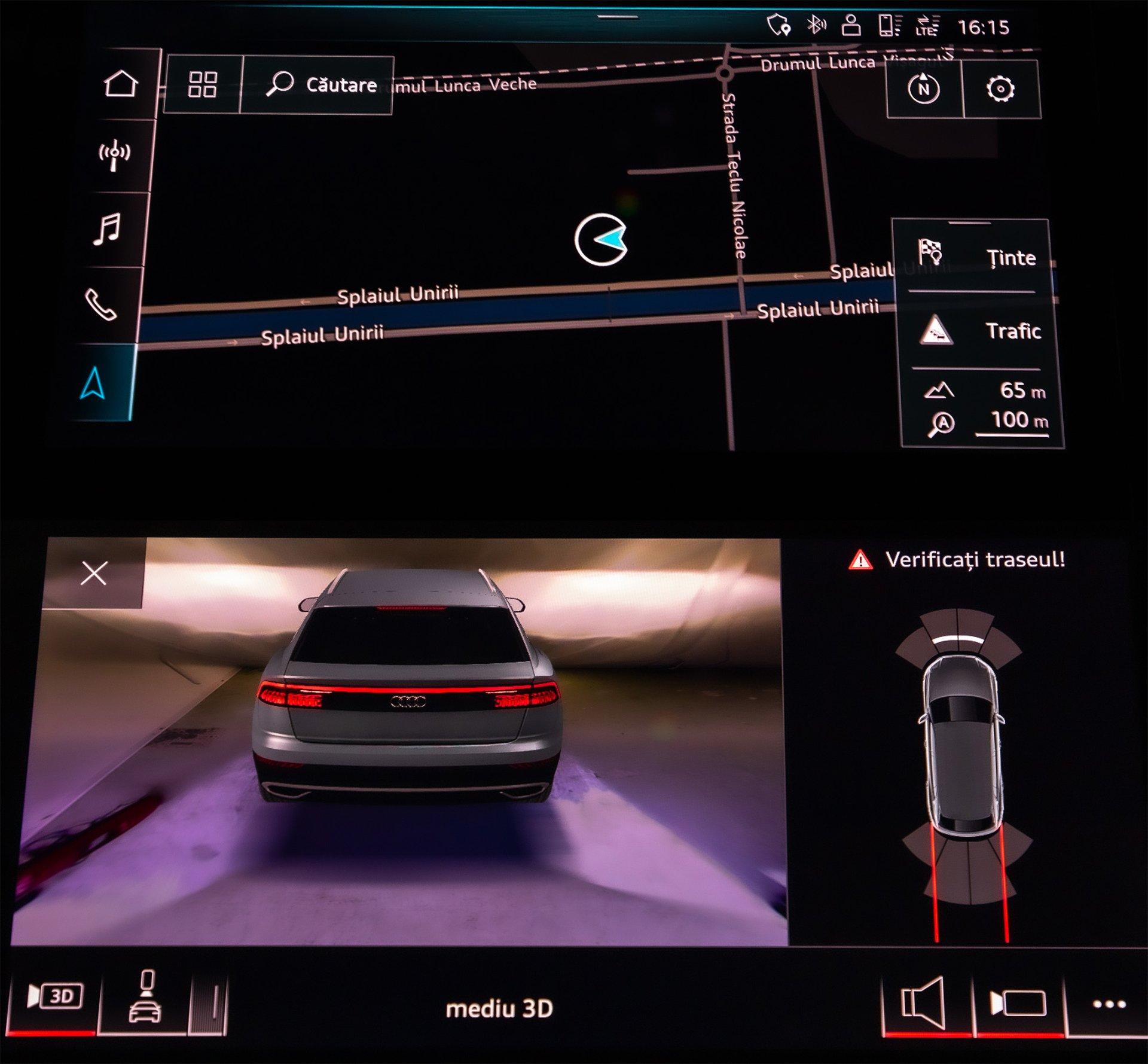Viewport: 1148px width, 1064px height.
Task: Open the four-square apps grid
Action: [x=202, y=85]
